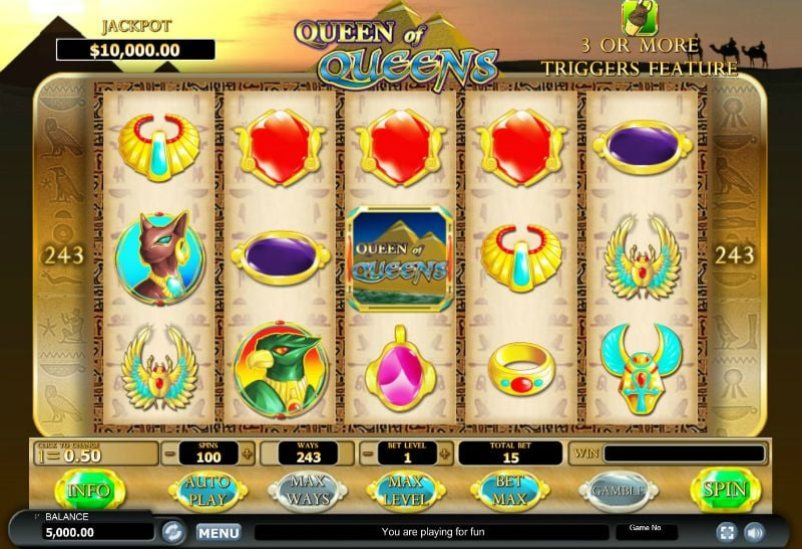Spin the reels
802x549 pixels.
point(725,491)
